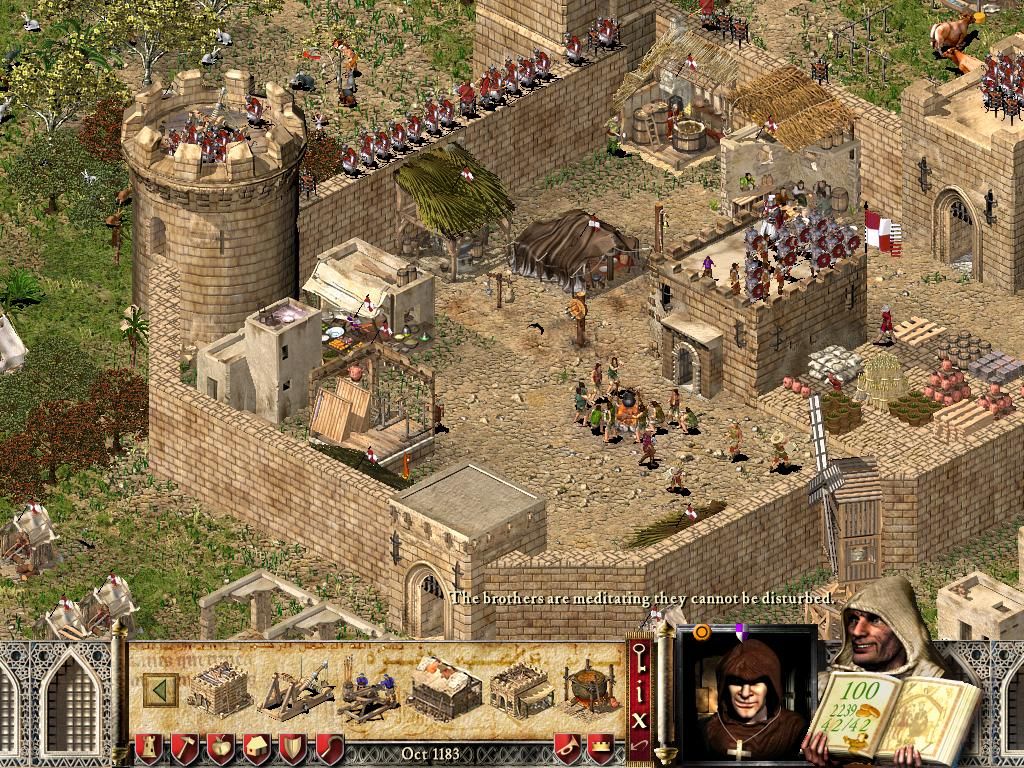Switch to the sickle food processing category
This screenshot has width=1024, height=768.
329,747
